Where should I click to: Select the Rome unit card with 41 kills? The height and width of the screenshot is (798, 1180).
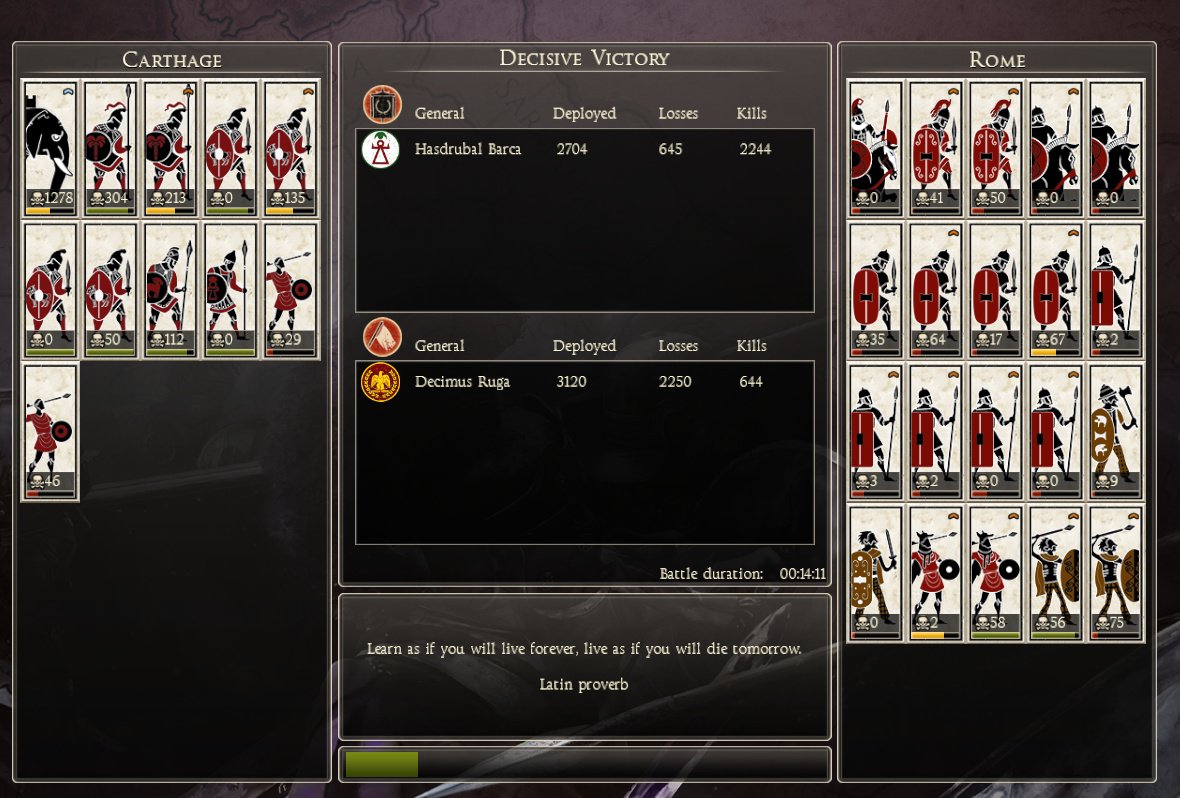(x=936, y=148)
